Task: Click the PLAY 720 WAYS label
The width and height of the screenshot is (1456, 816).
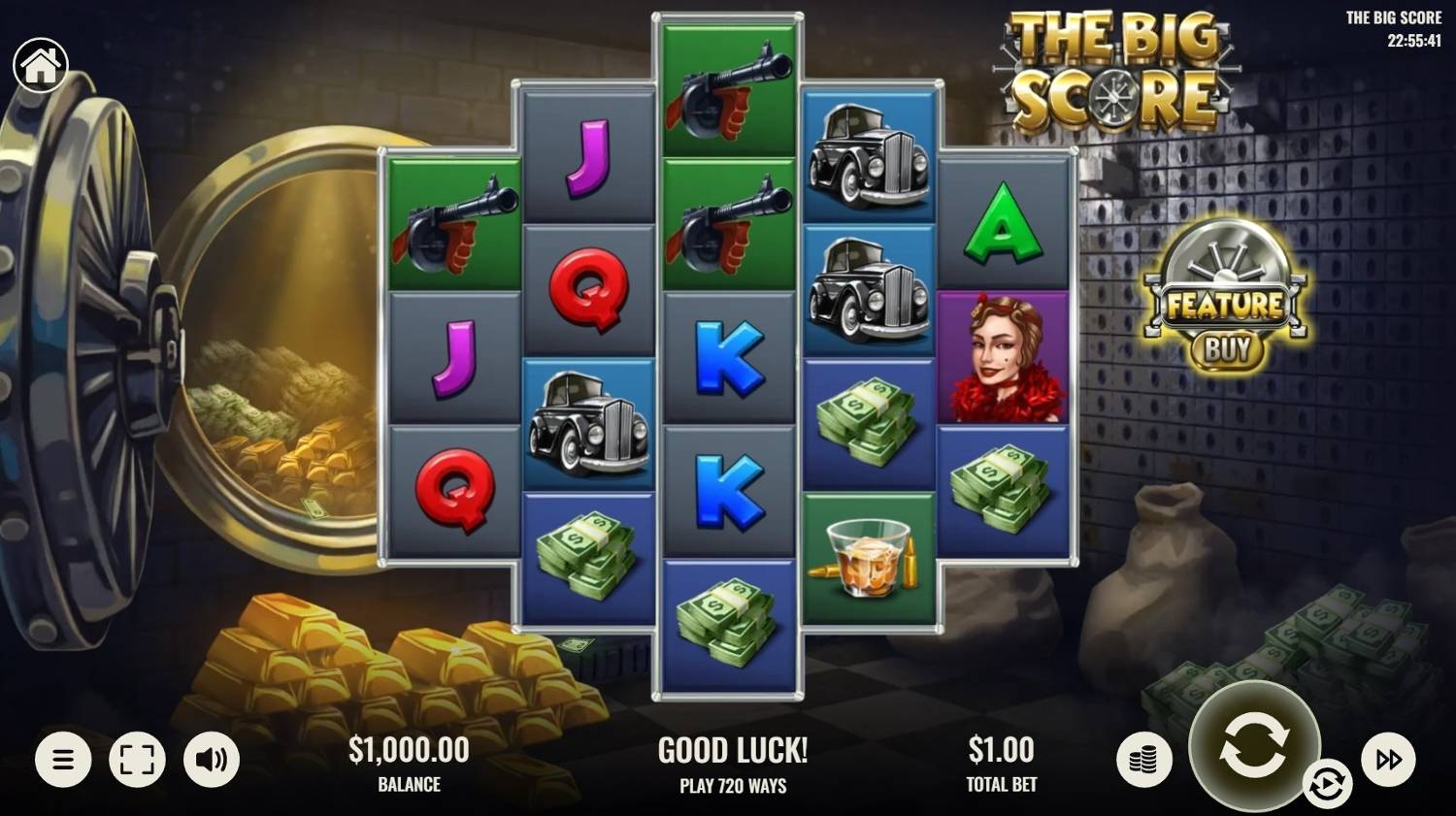Action: pos(732,787)
